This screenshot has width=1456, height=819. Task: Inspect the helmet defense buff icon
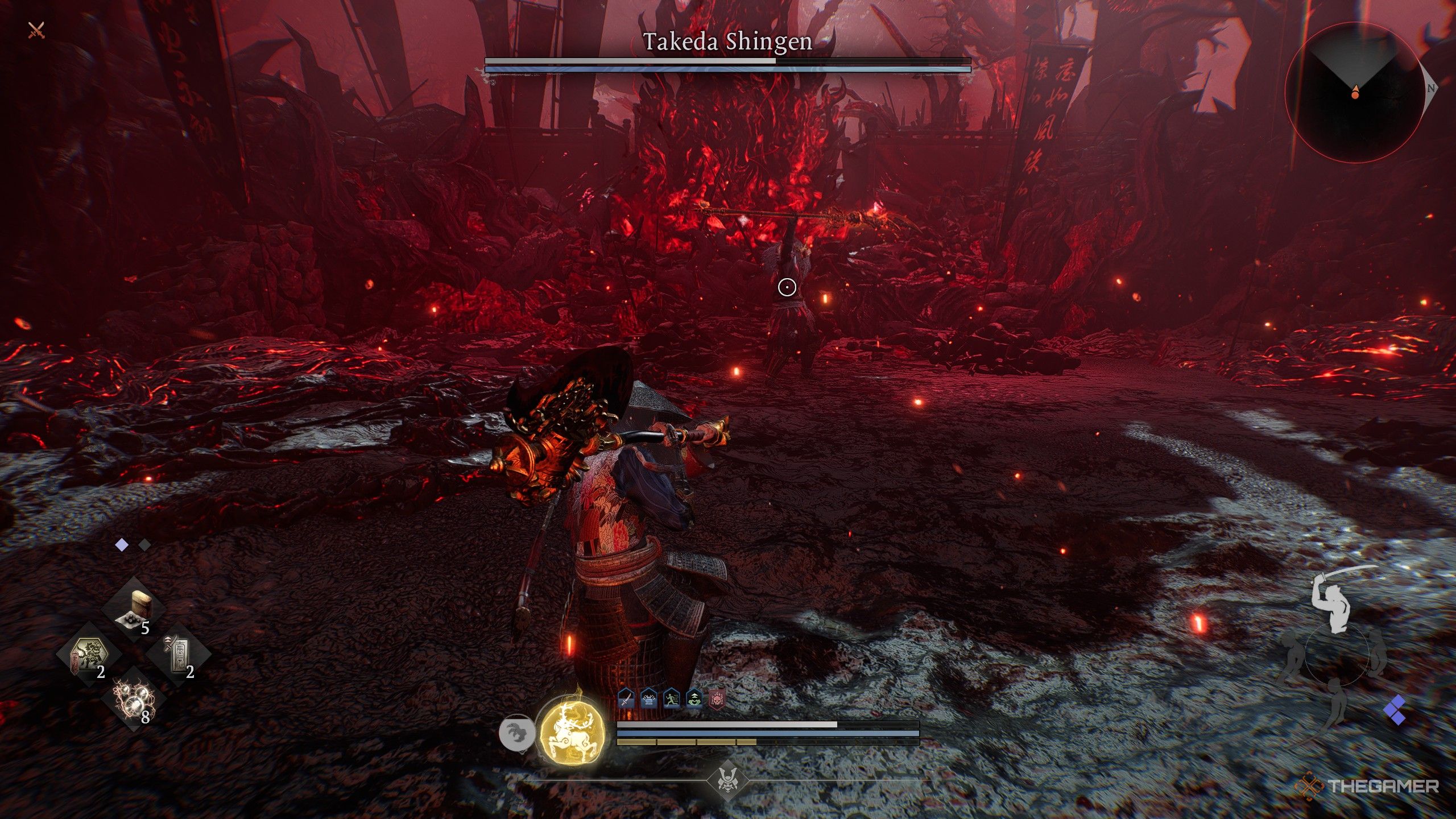click(649, 698)
